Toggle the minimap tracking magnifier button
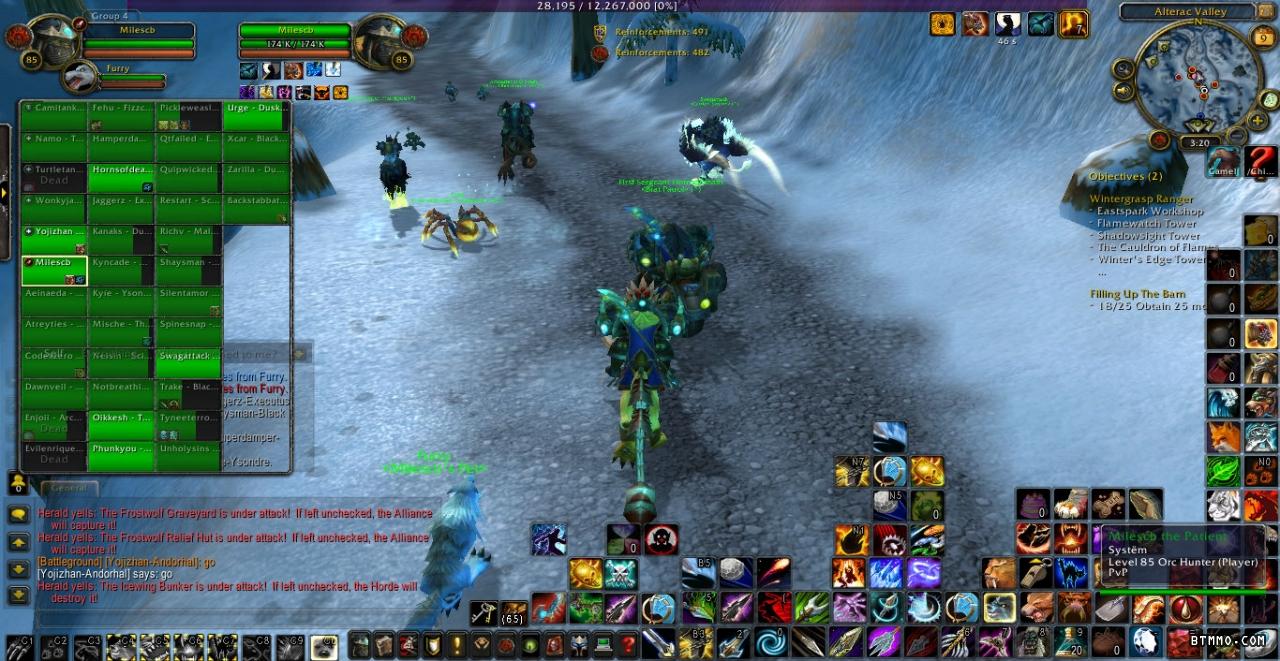 [x=1123, y=69]
